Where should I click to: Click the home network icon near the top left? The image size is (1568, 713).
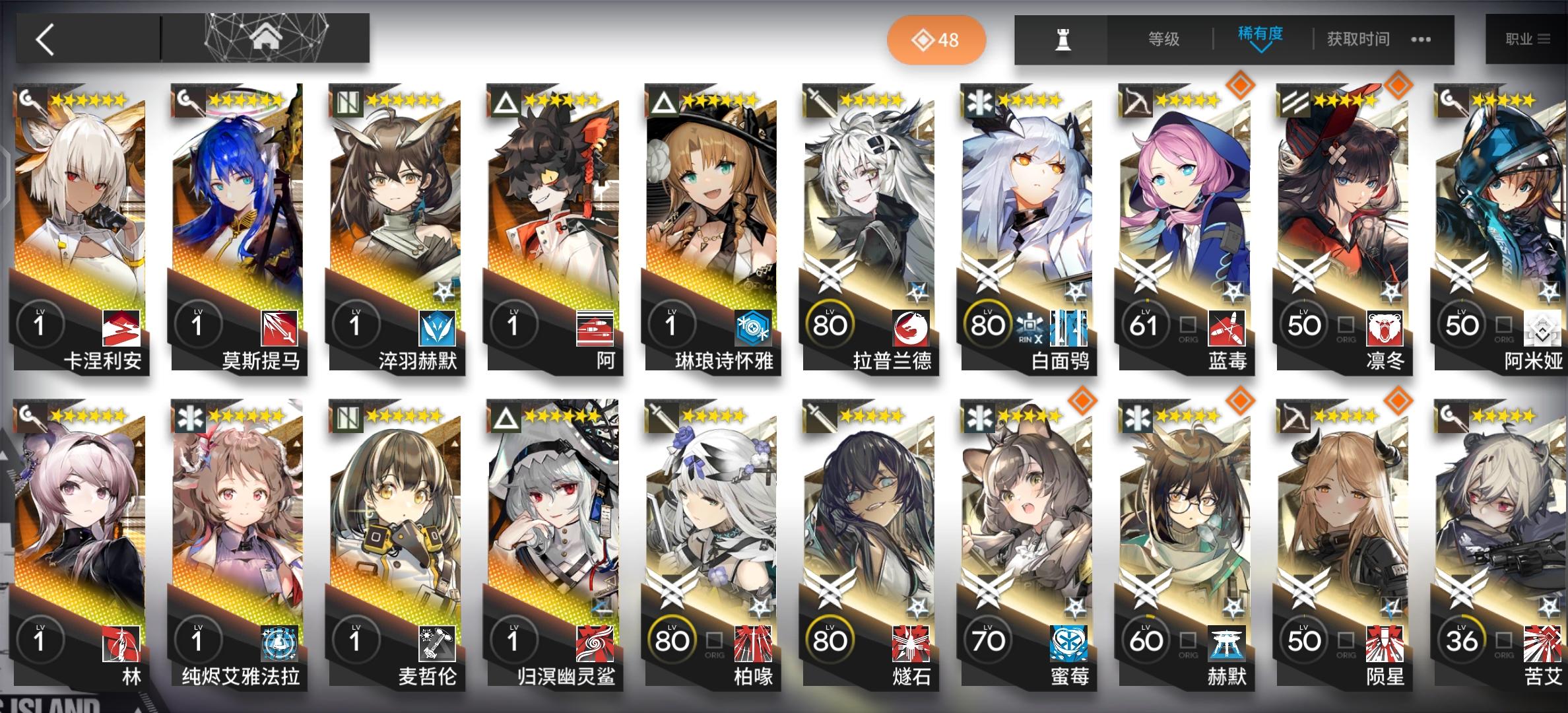click(264, 36)
